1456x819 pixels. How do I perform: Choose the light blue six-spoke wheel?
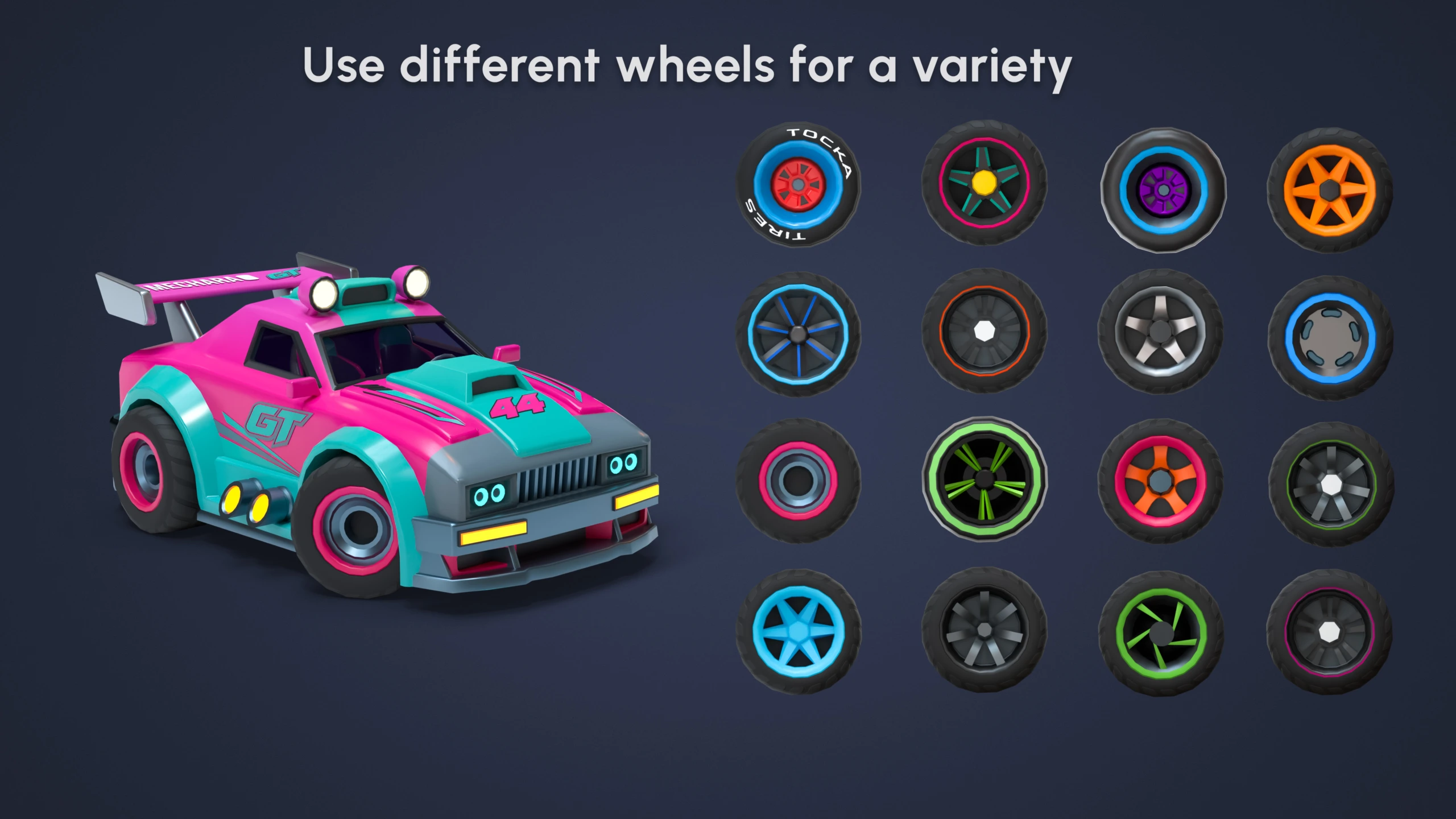[798, 631]
